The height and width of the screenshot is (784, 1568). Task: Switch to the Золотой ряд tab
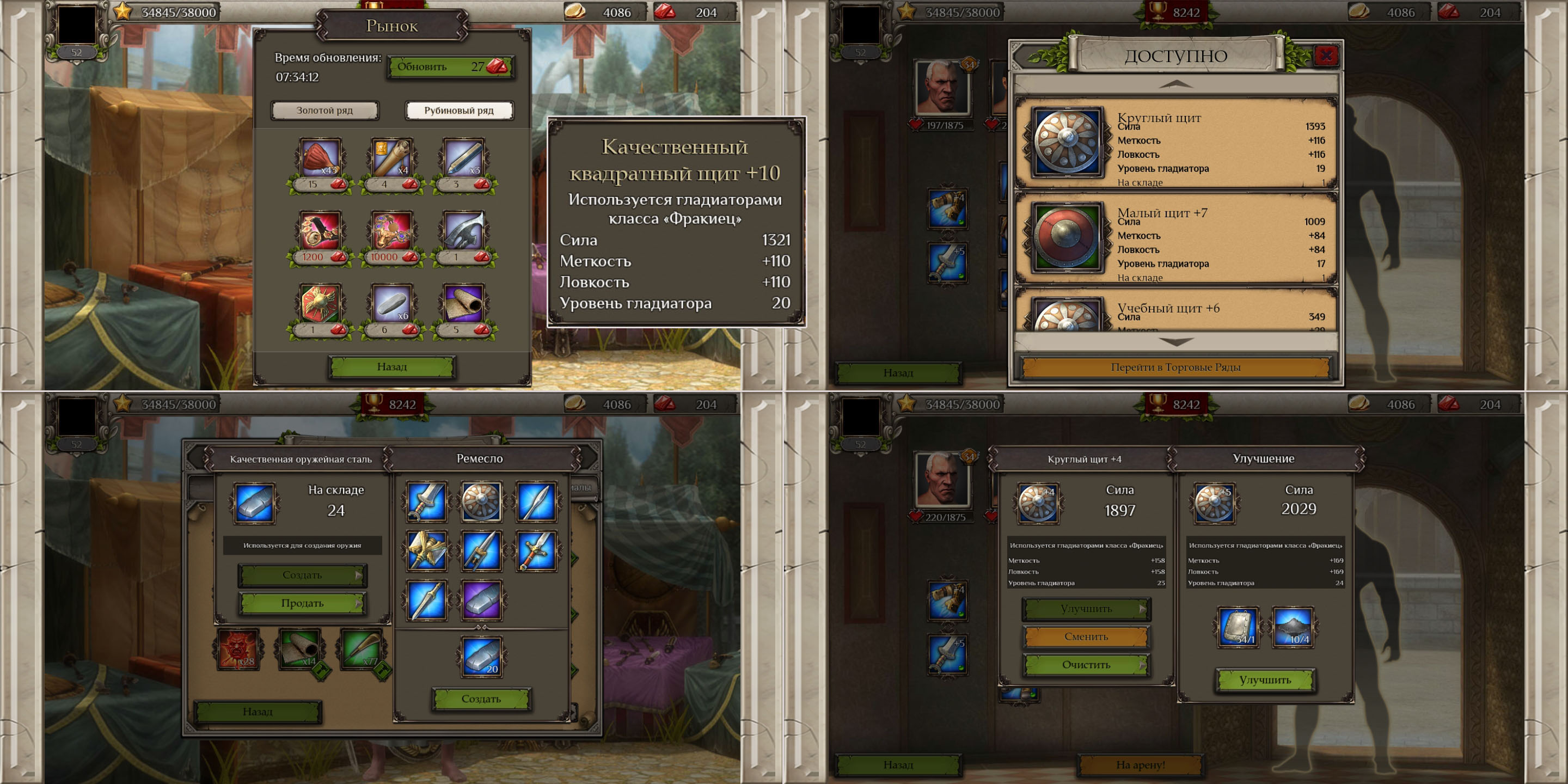click(324, 110)
